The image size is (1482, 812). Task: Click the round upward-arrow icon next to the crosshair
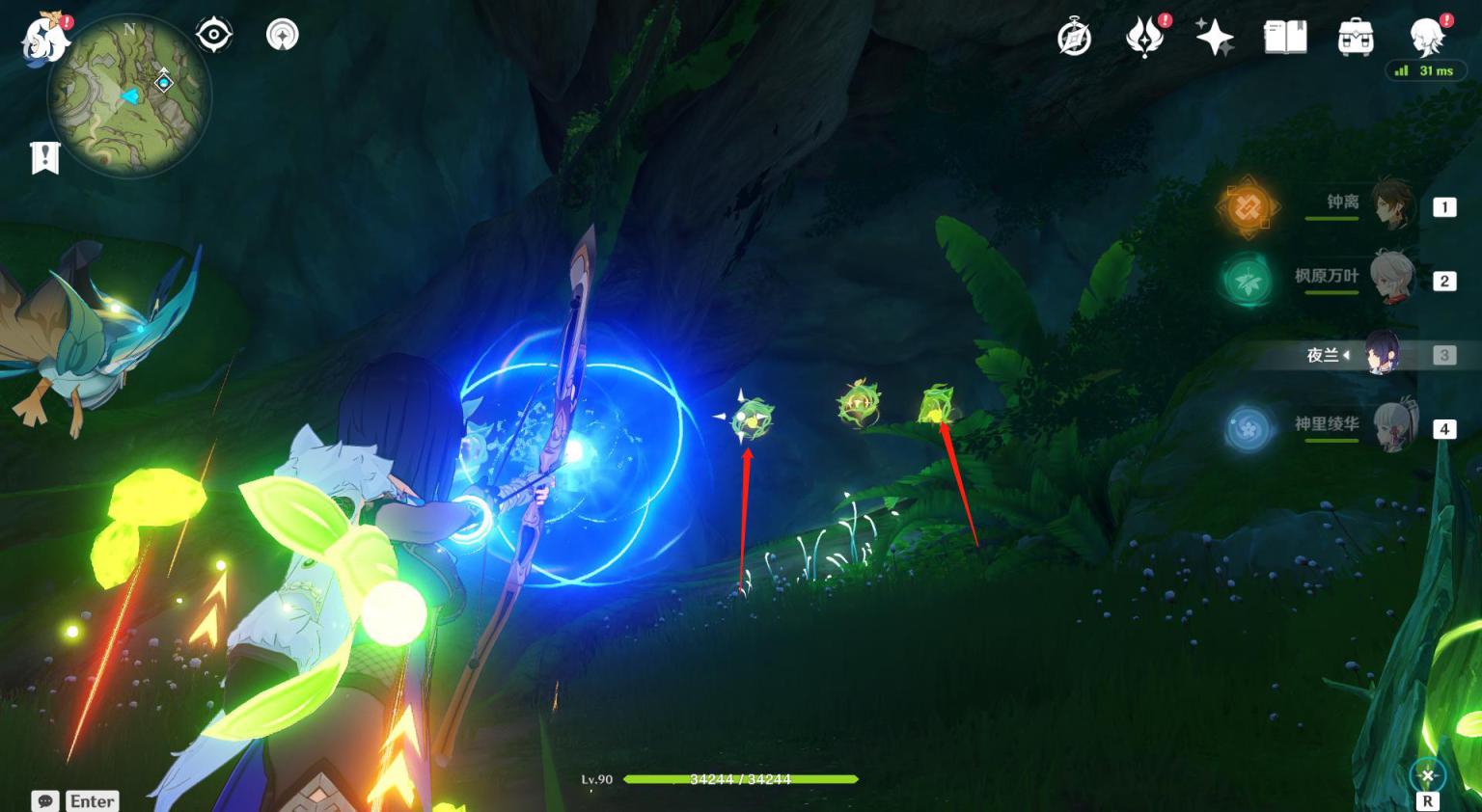282,35
